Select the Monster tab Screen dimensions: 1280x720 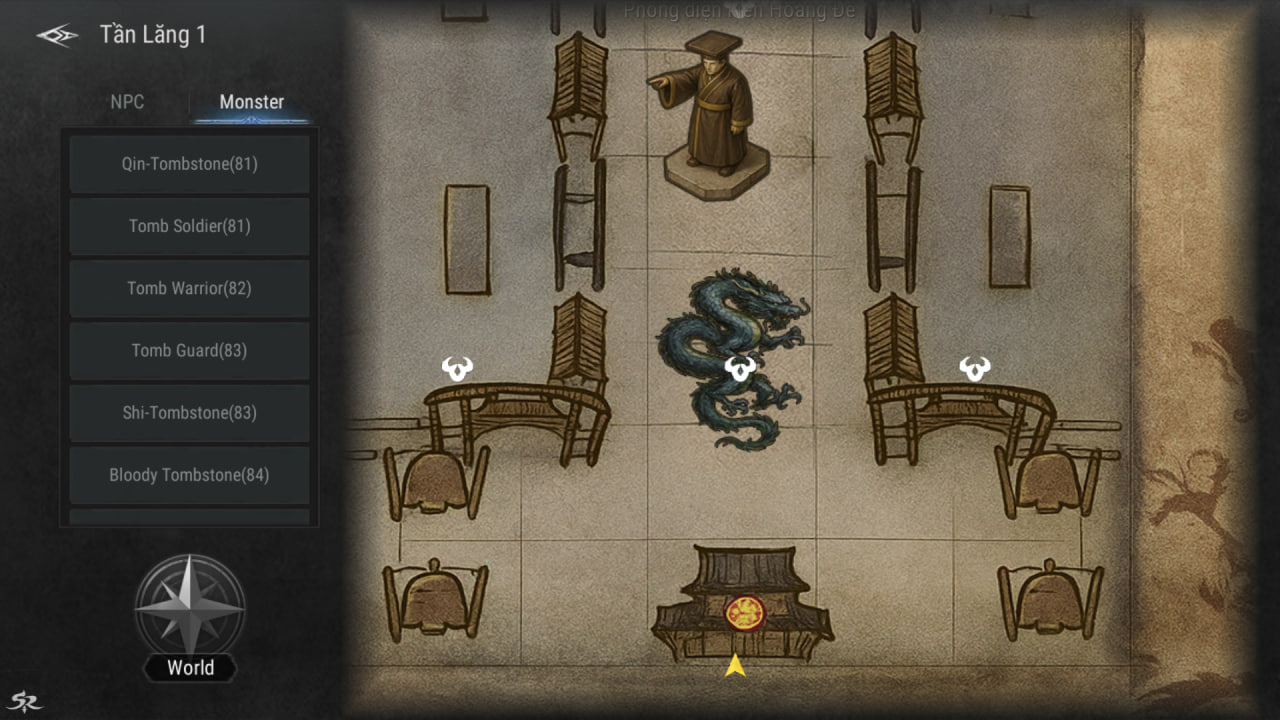pos(251,102)
